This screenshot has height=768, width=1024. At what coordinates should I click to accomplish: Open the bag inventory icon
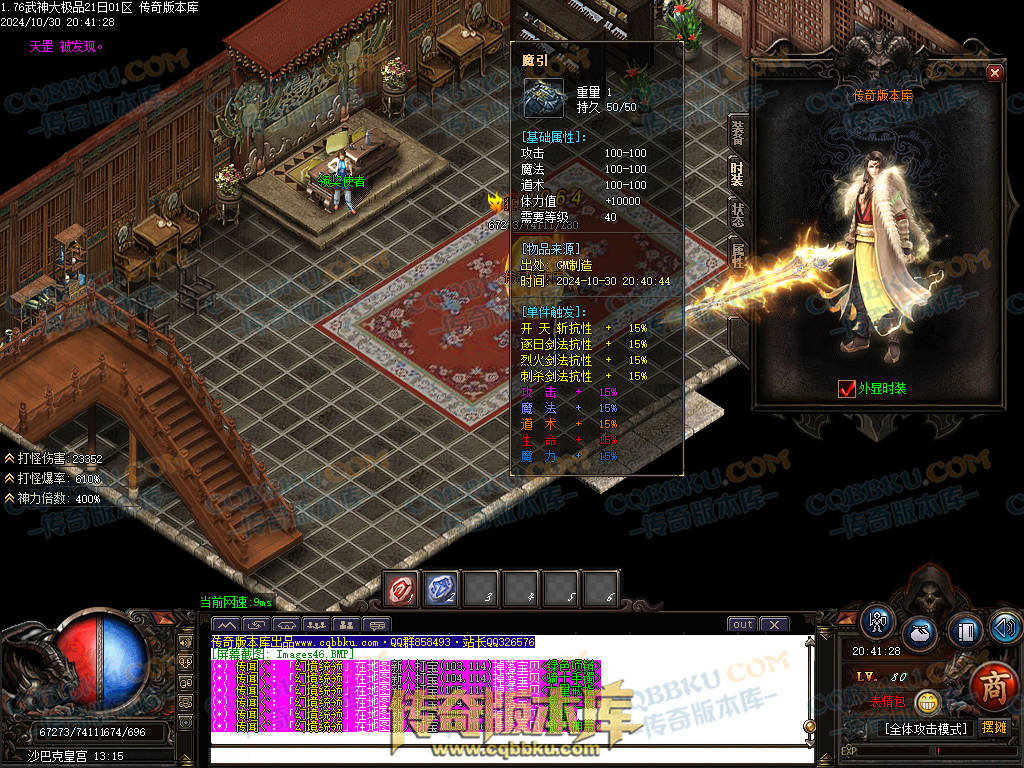(920, 634)
